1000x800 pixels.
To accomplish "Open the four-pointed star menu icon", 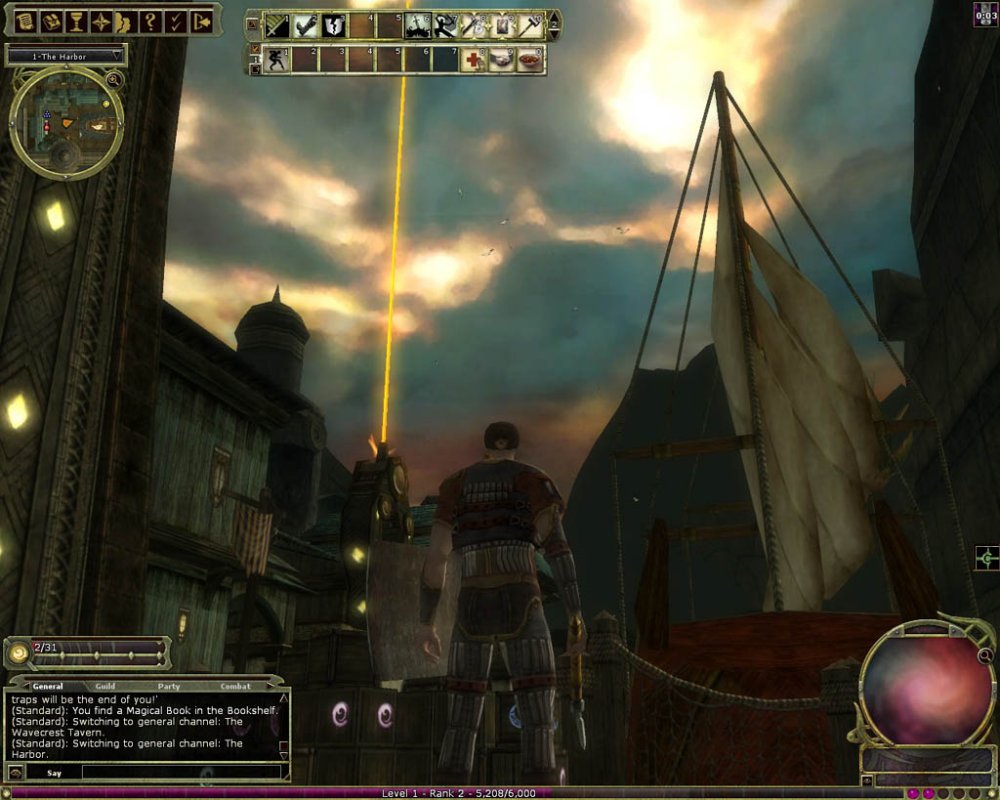I will [101, 20].
